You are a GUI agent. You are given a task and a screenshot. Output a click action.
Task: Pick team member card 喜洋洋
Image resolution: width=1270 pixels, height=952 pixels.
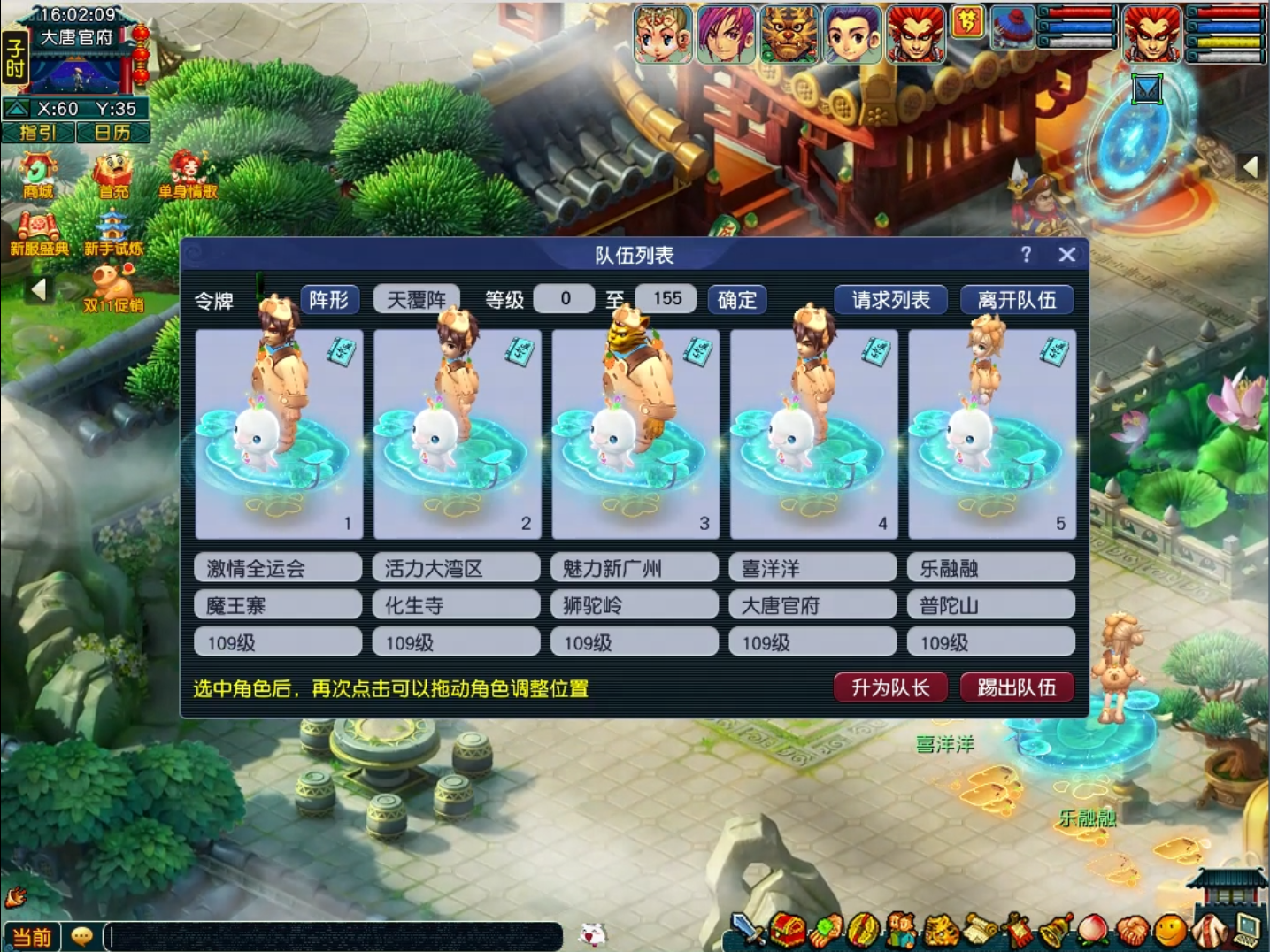point(813,434)
